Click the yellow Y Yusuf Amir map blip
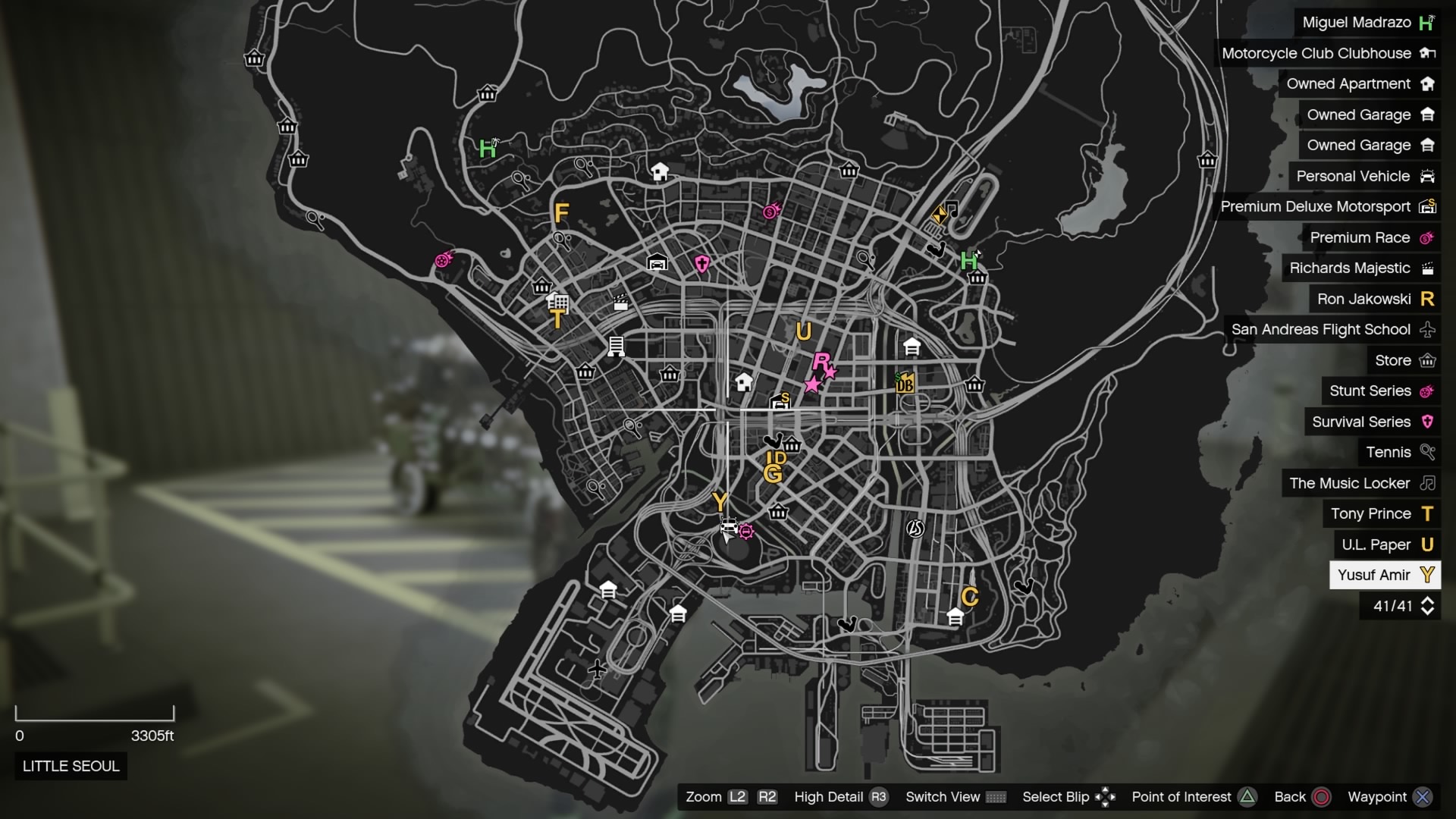The image size is (1456, 819). point(720,501)
